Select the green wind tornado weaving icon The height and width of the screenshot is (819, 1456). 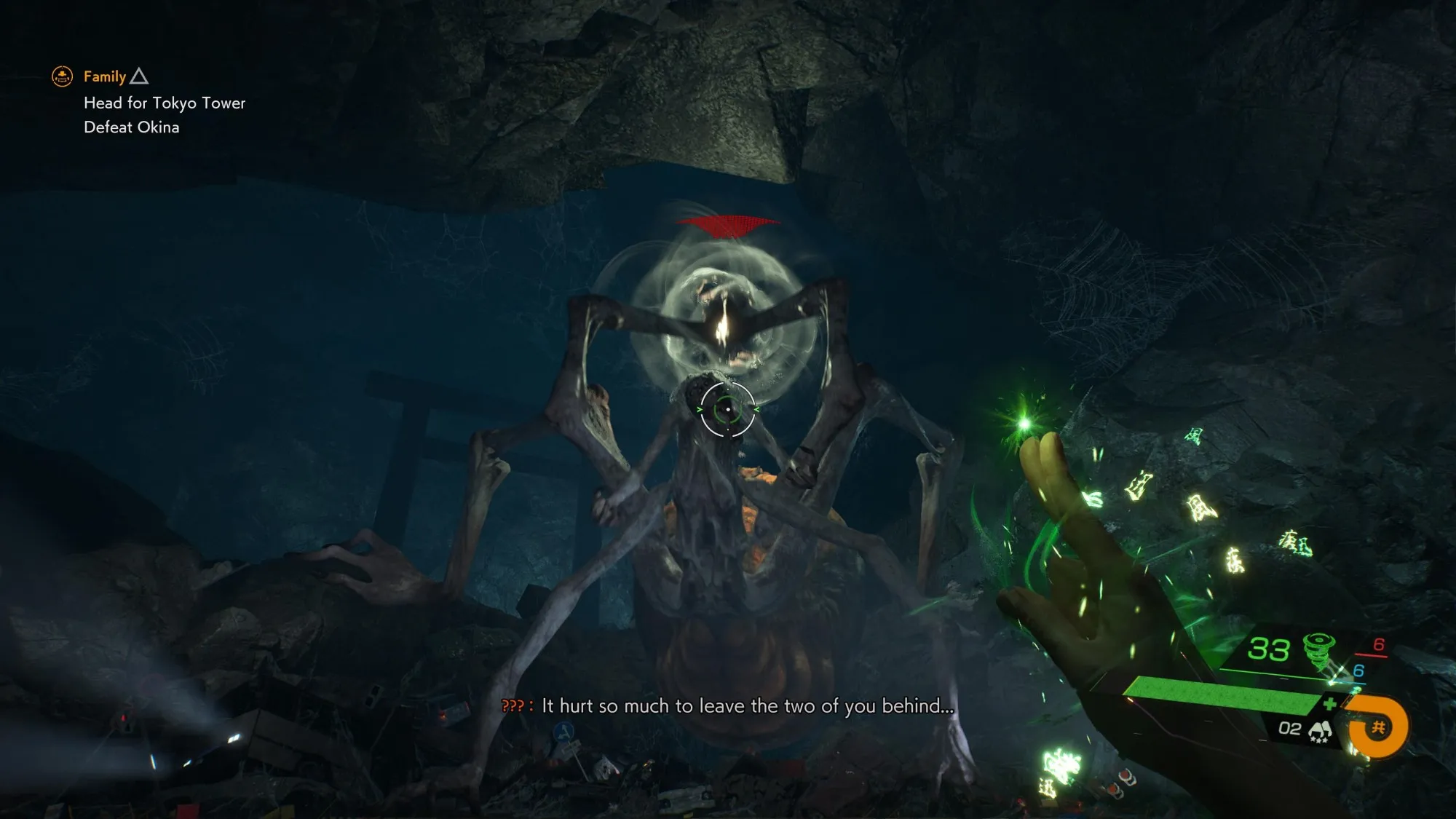(x=1318, y=647)
